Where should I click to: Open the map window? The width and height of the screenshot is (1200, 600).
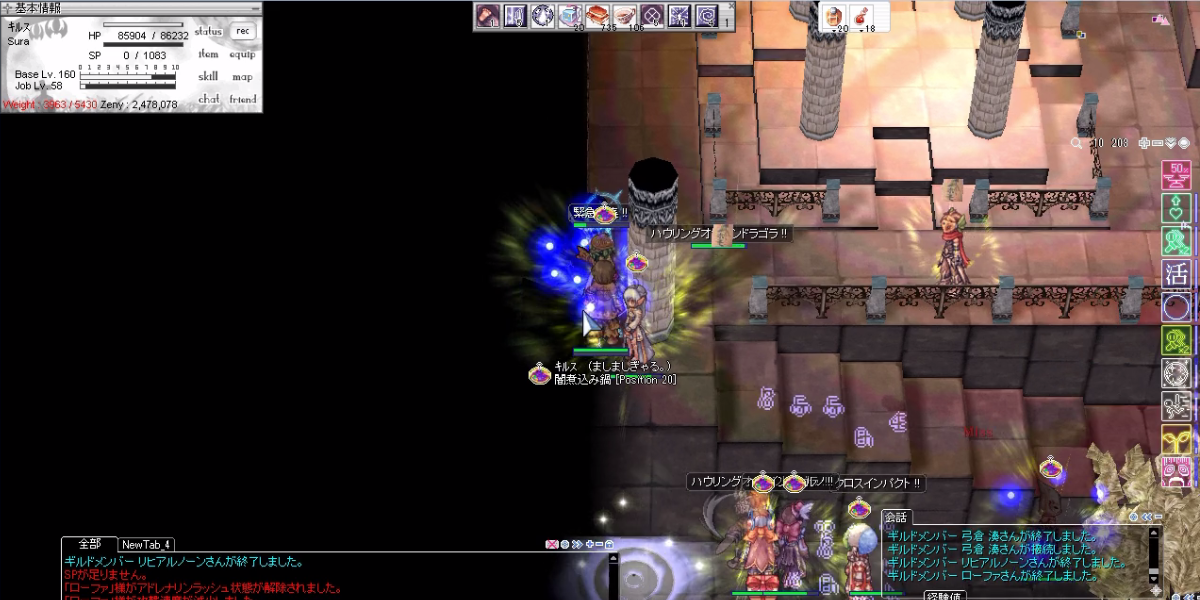tap(242, 76)
